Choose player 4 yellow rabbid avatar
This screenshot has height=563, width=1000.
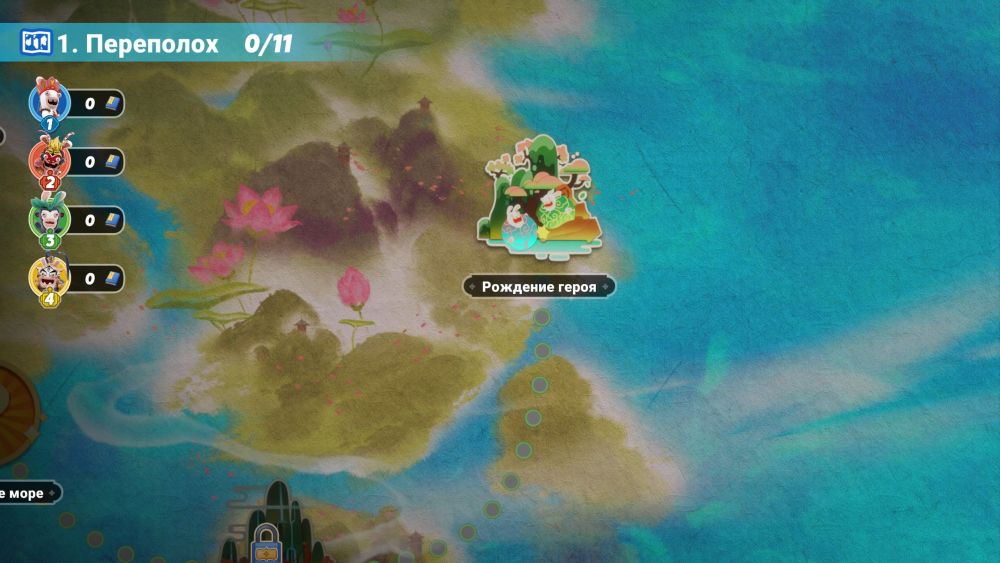tap(48, 277)
